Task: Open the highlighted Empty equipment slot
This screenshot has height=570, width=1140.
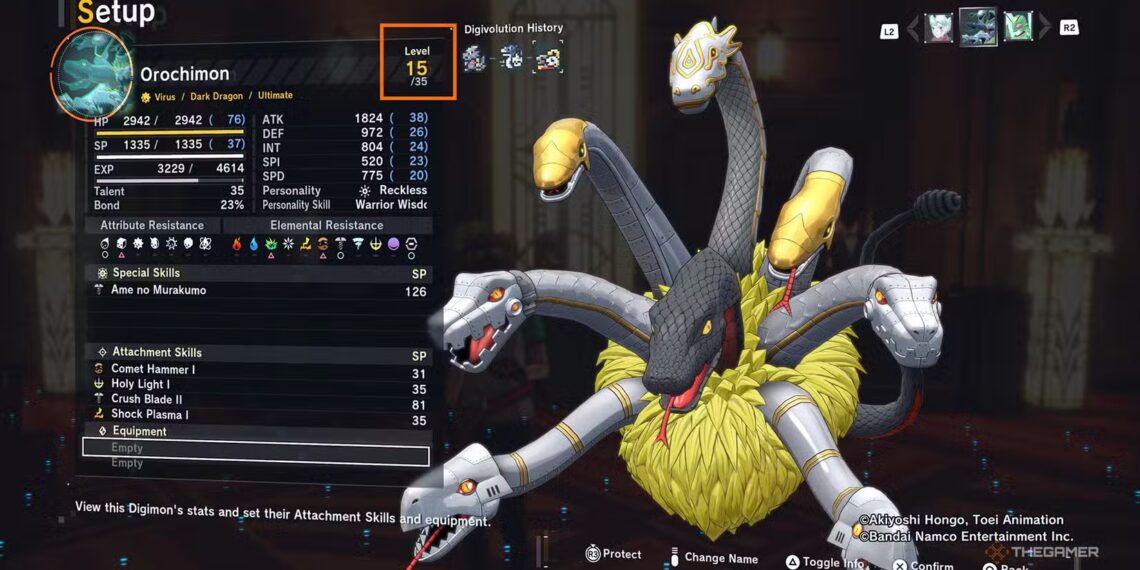Action: (x=256, y=449)
